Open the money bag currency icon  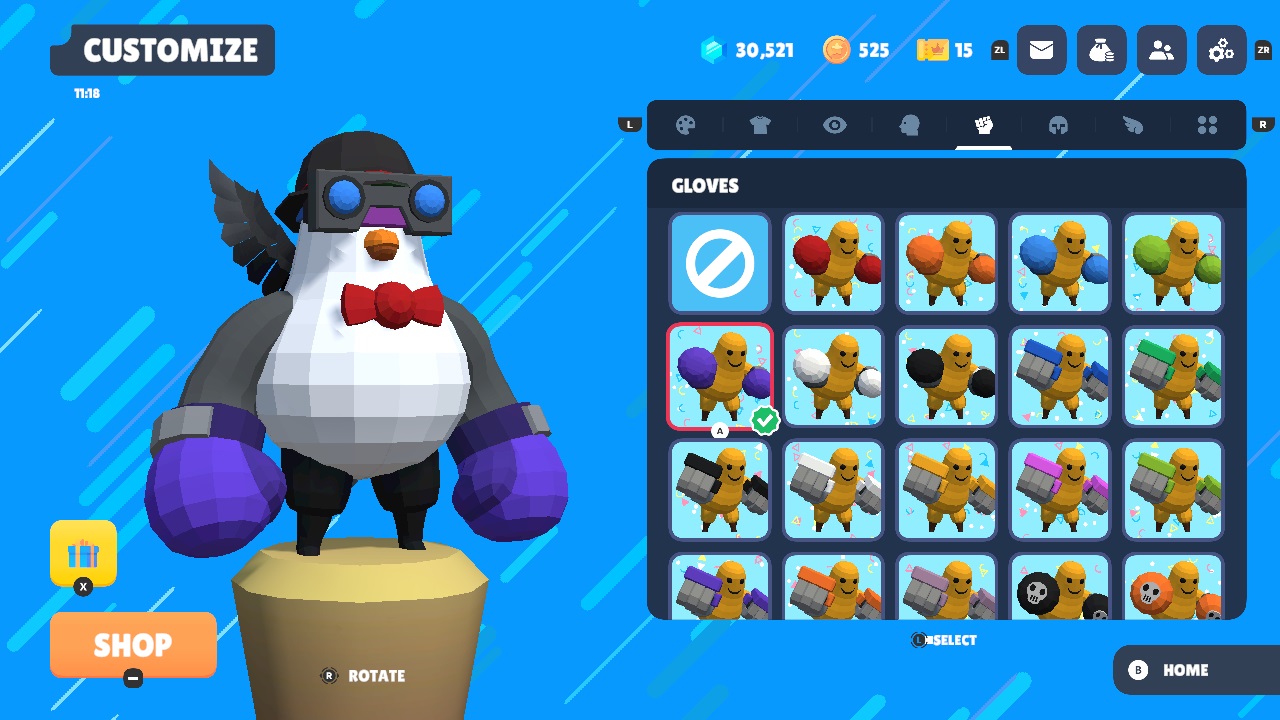coord(1101,50)
